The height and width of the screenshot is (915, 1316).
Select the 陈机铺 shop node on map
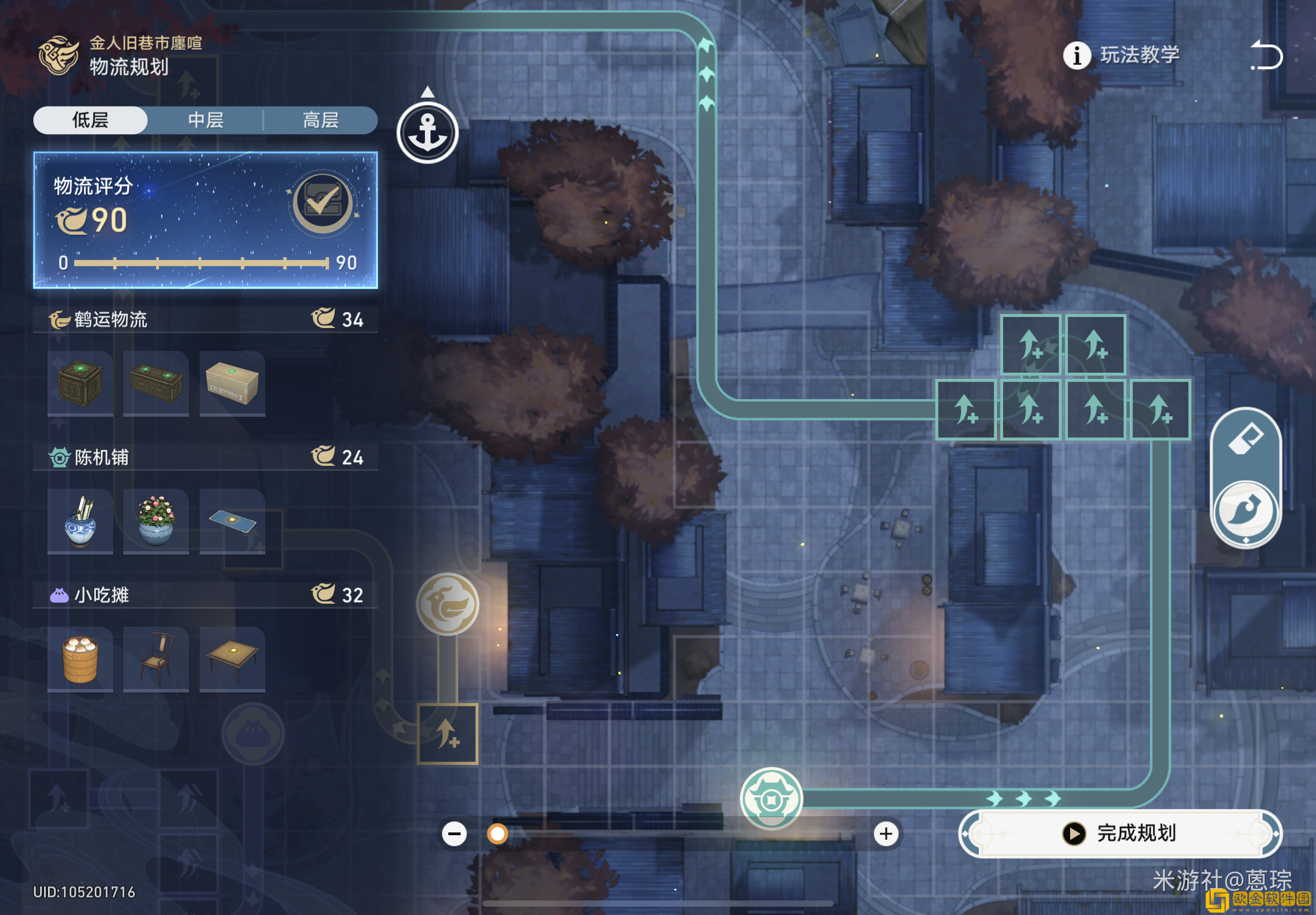point(771,798)
